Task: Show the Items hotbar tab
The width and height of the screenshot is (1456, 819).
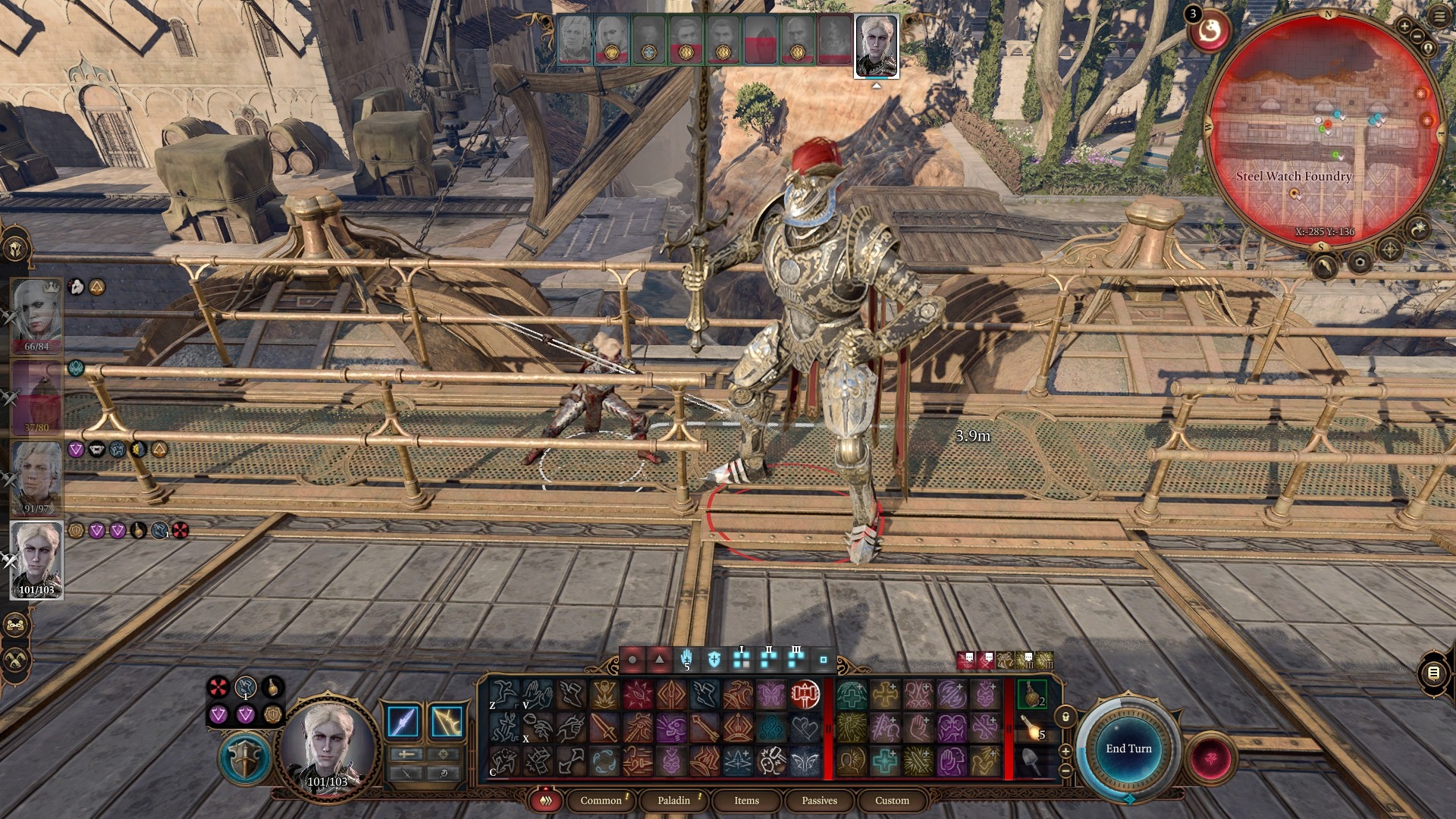Action: (746, 800)
